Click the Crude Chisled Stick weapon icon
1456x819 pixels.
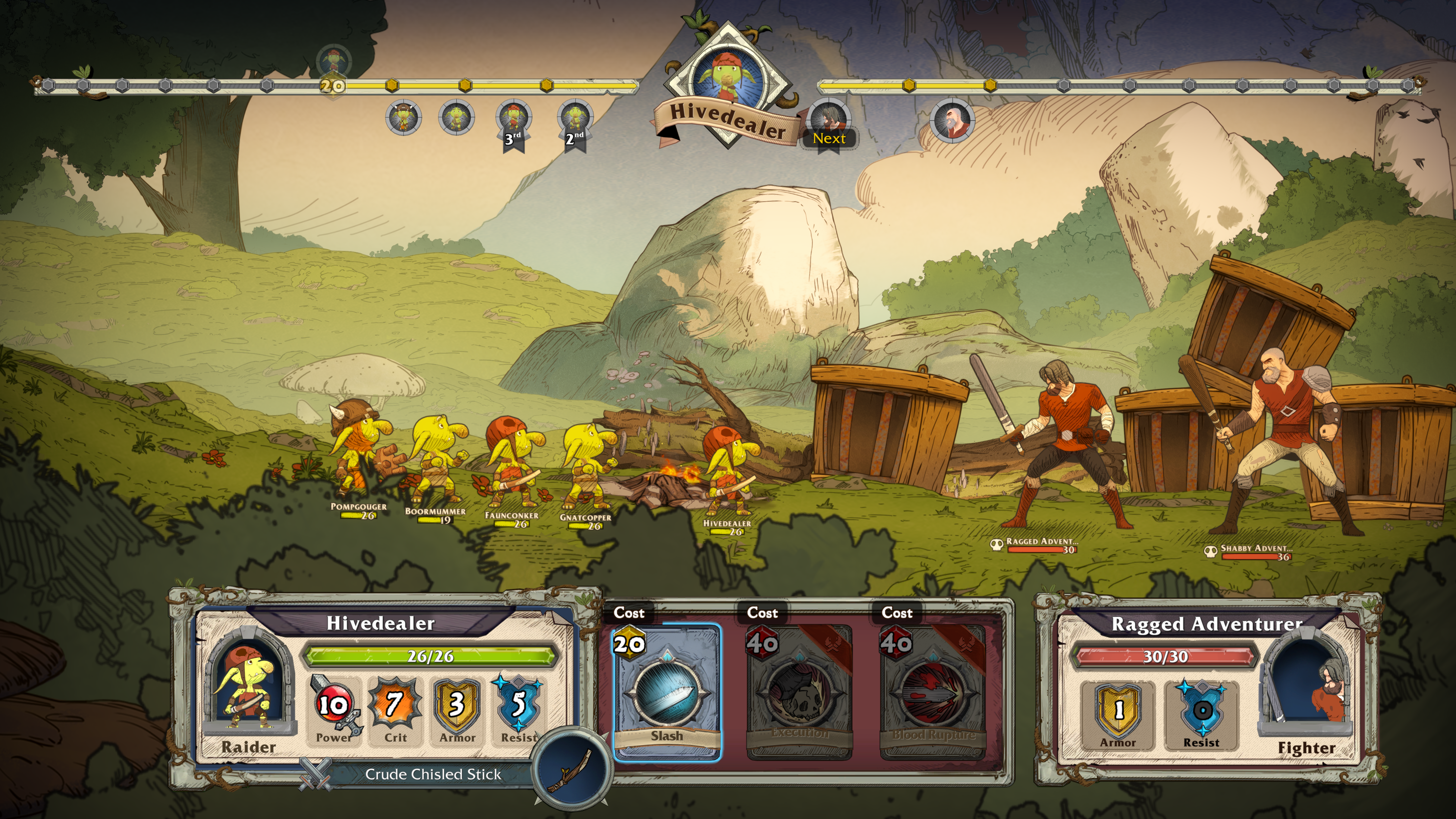(572, 769)
